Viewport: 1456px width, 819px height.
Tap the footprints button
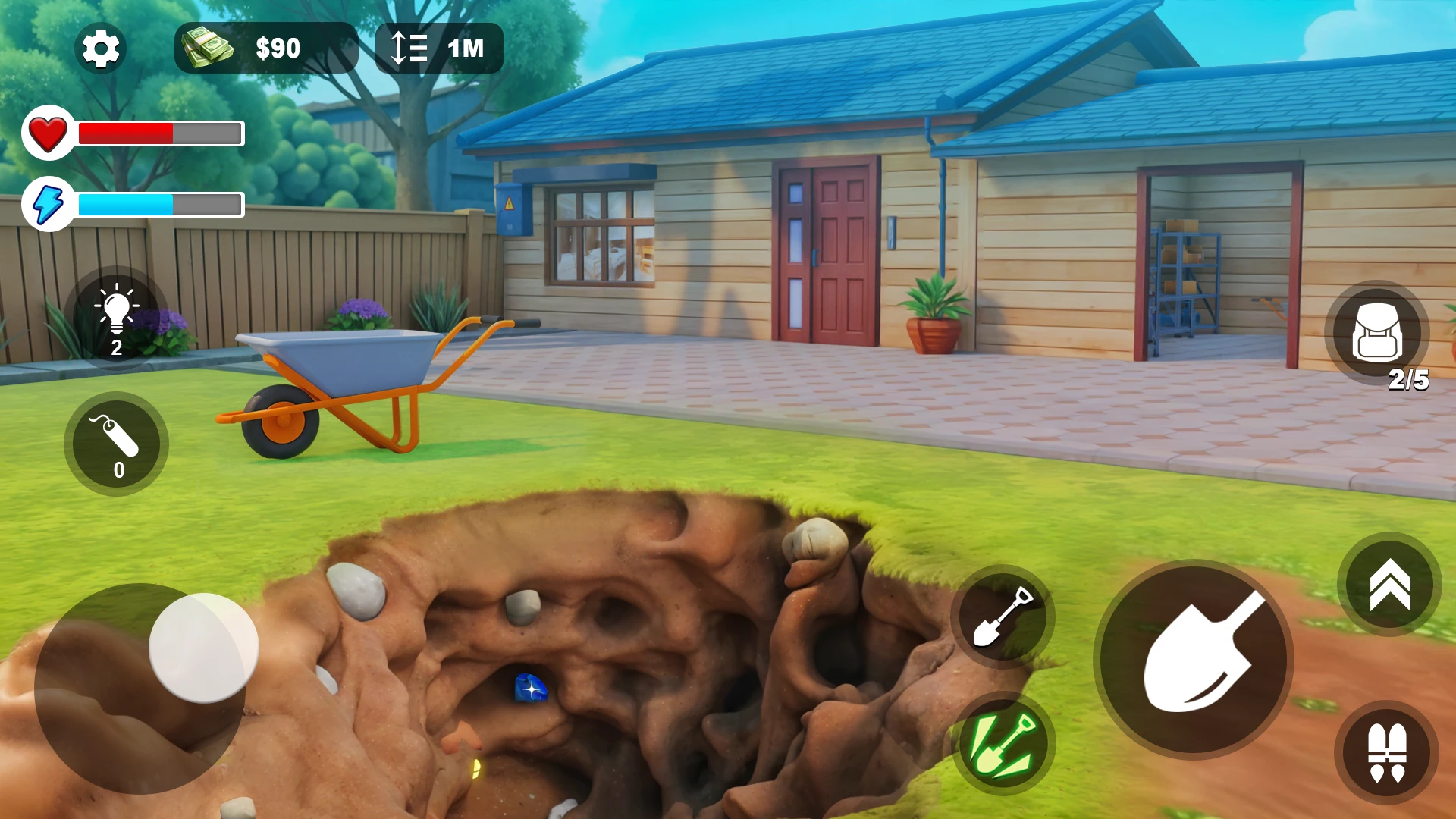(1386, 753)
